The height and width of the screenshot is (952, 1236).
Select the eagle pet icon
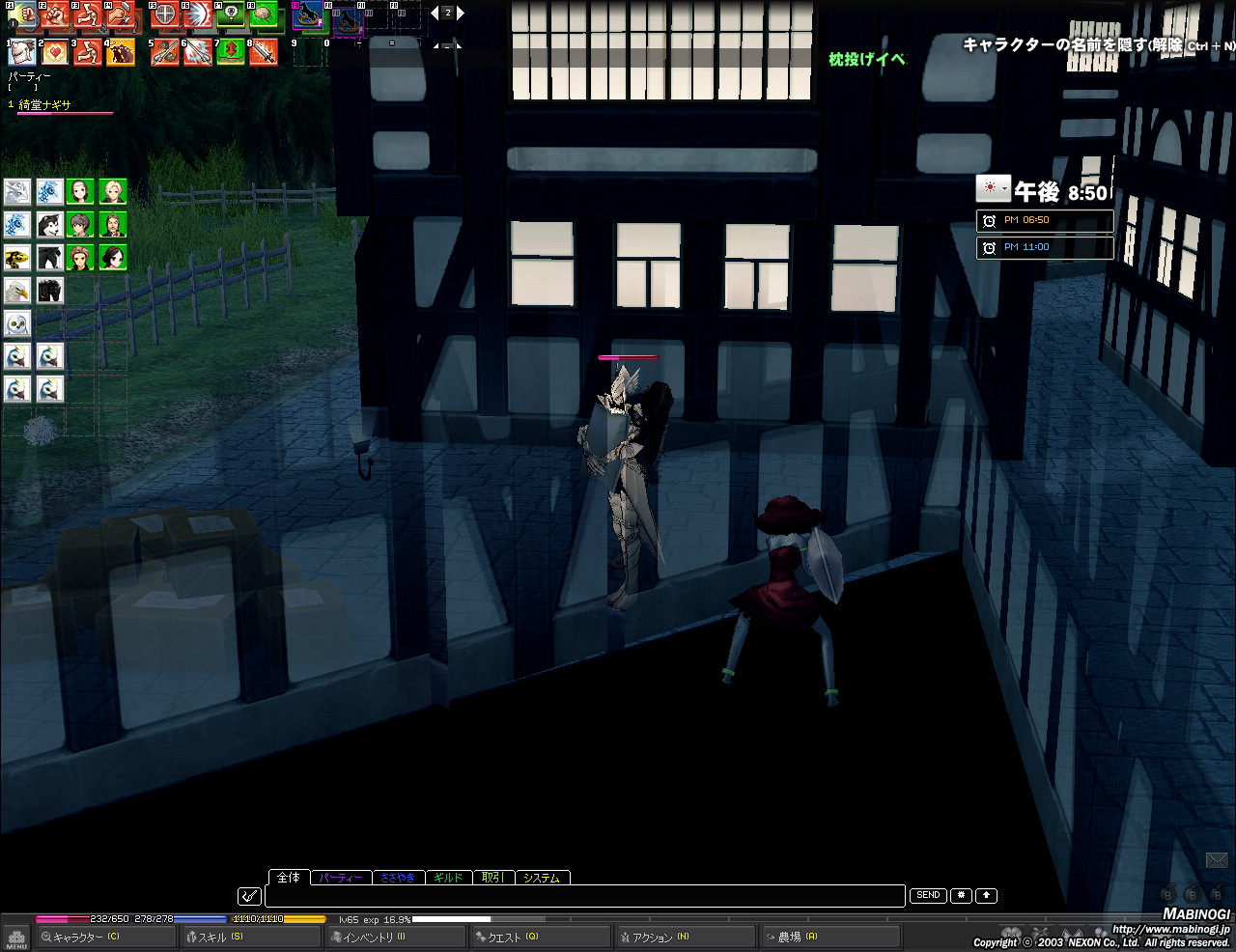point(17,290)
